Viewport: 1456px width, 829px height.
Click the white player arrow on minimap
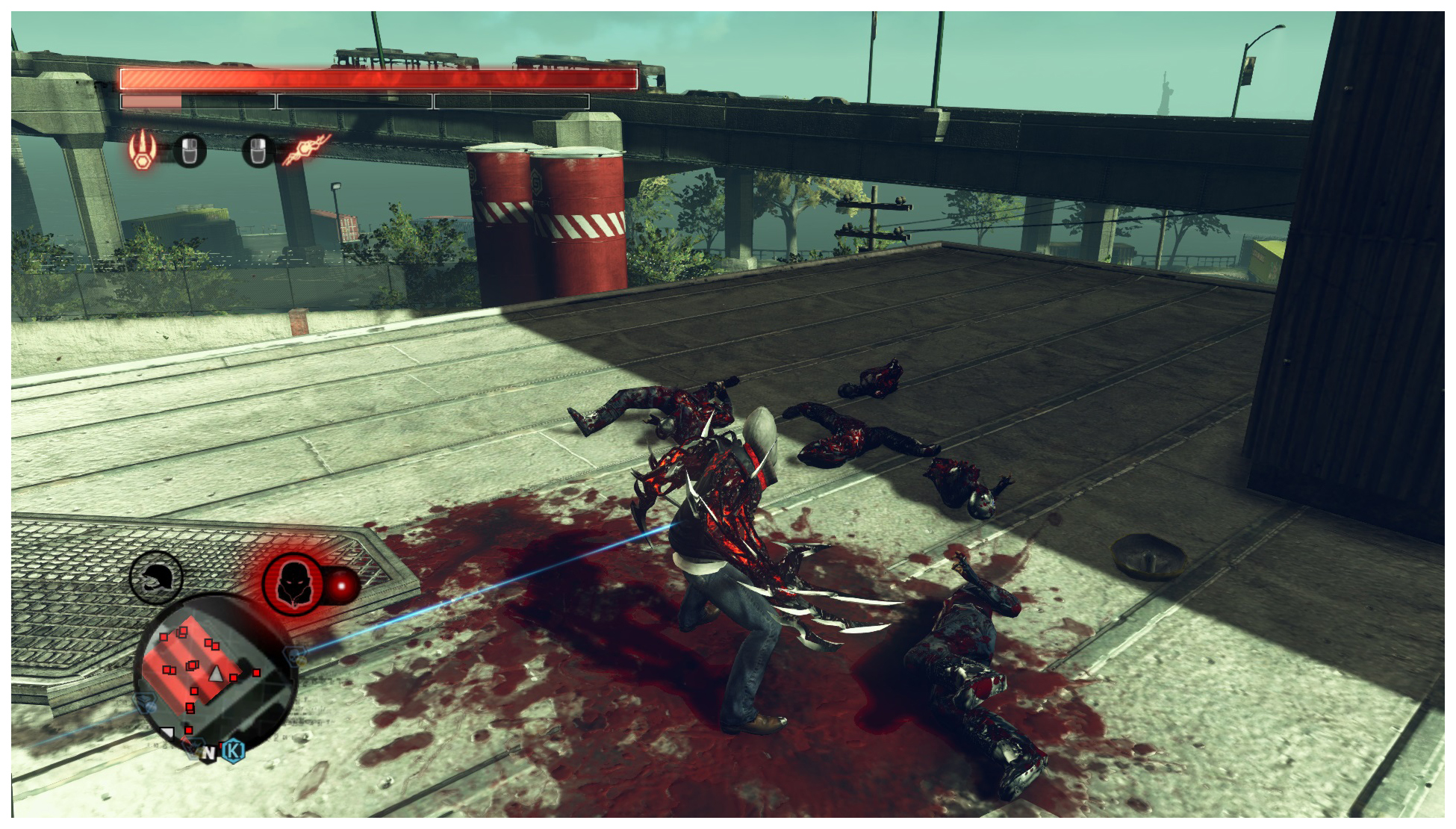click(216, 674)
